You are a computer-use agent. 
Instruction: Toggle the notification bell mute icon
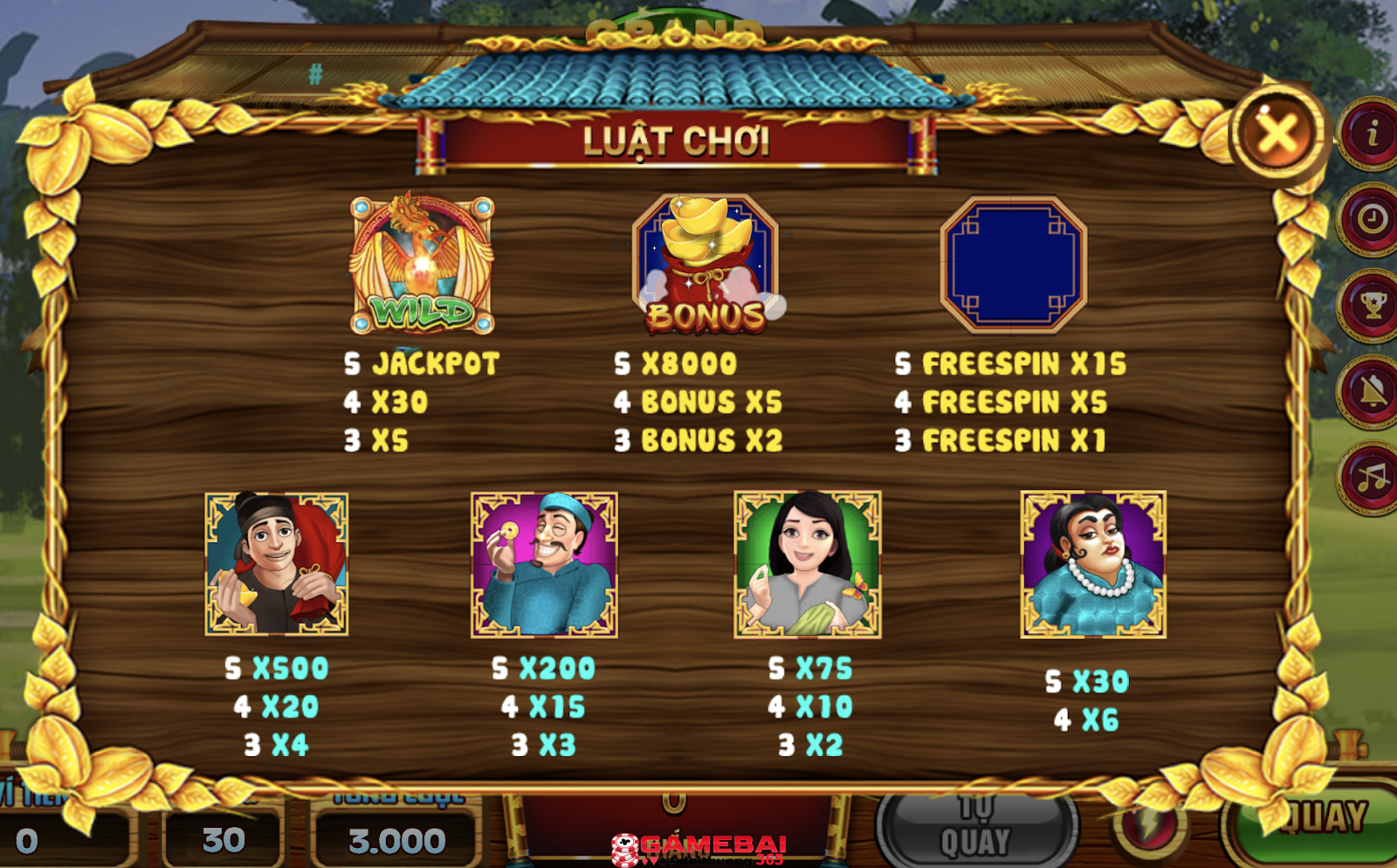click(1371, 391)
